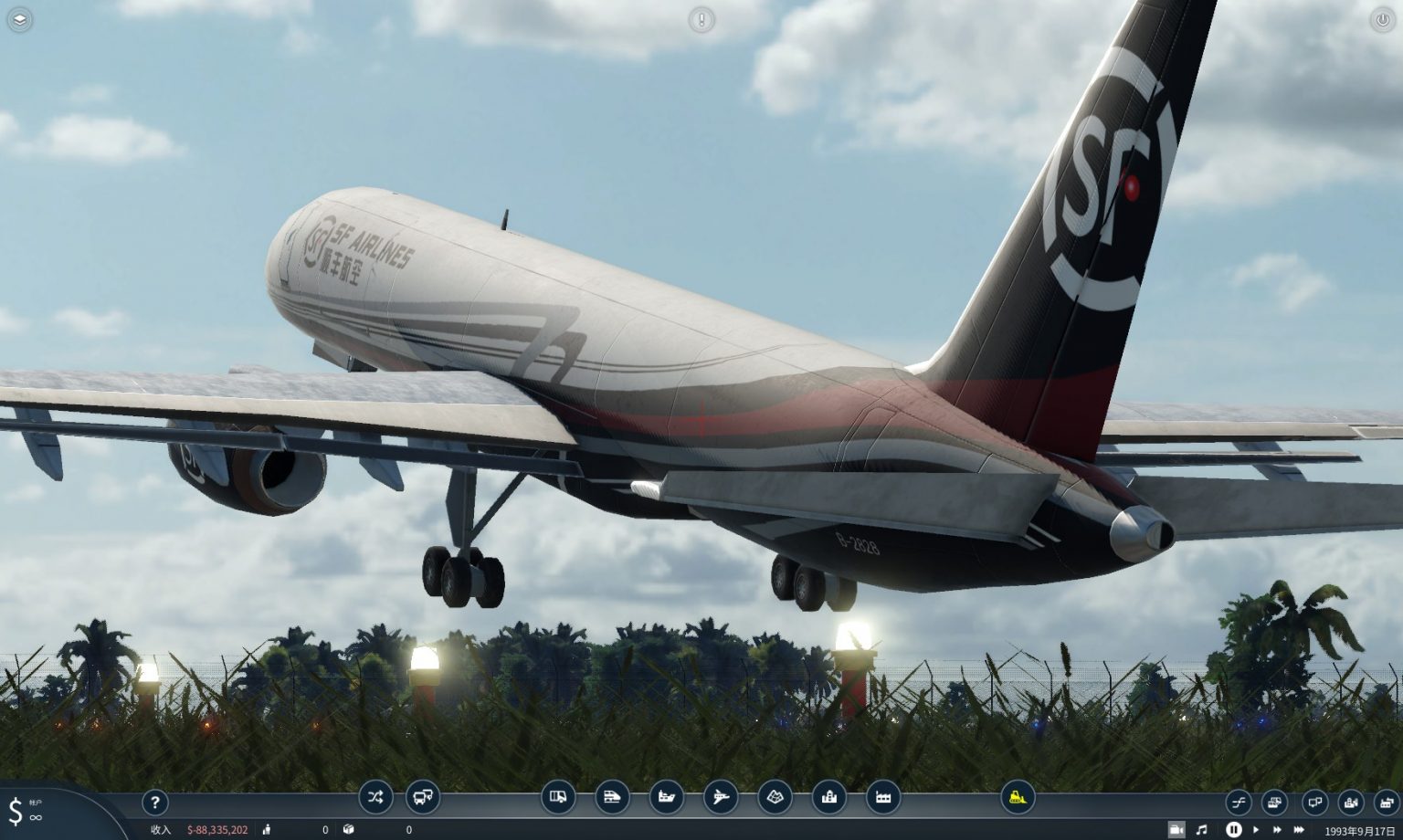This screenshot has width=1403, height=840.
Task: Expand the overlay panel chevron at top-left
Action: point(19,19)
